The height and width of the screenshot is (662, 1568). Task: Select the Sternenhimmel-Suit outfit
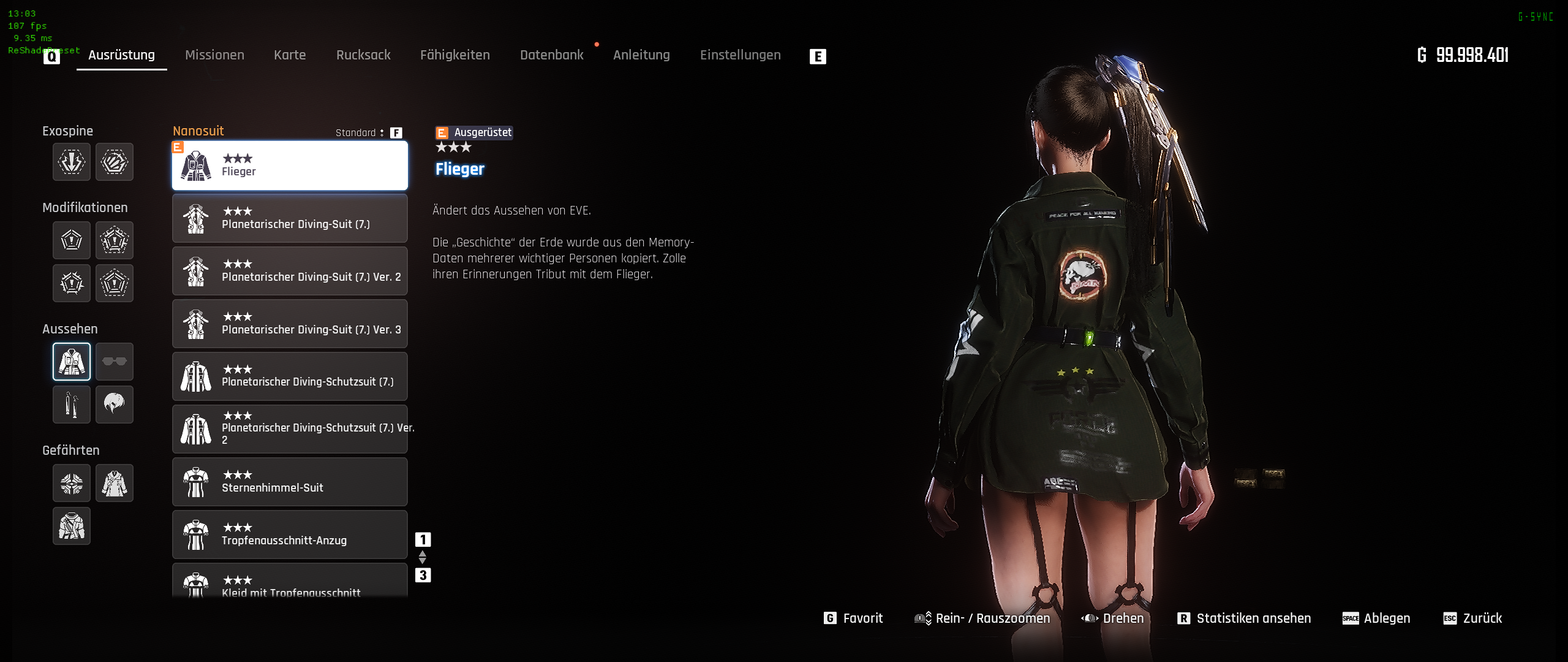[290, 482]
